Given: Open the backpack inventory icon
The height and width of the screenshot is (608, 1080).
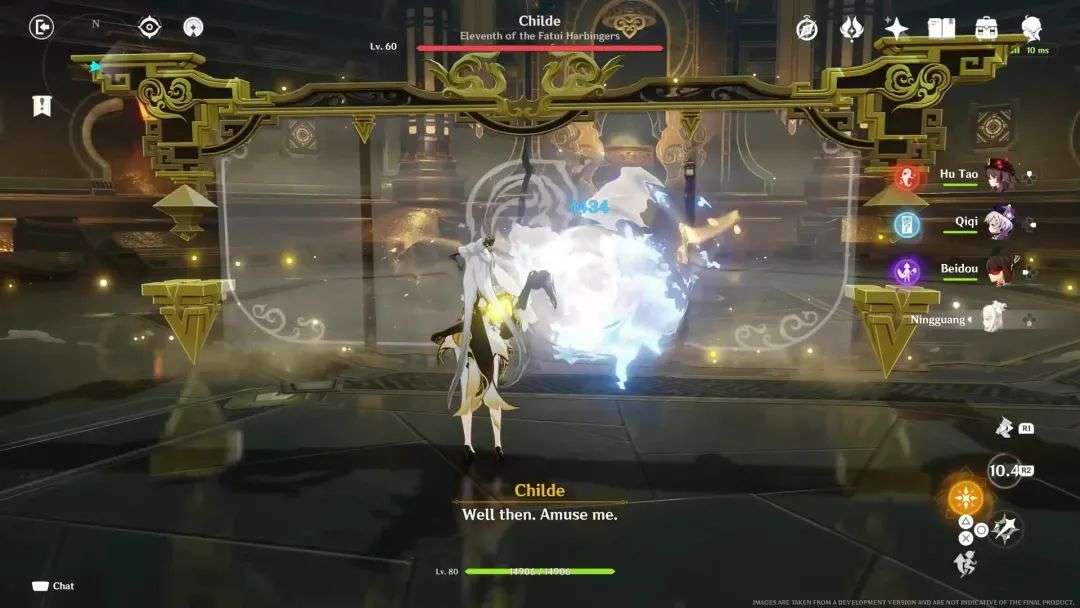Looking at the screenshot, I should [x=986, y=28].
